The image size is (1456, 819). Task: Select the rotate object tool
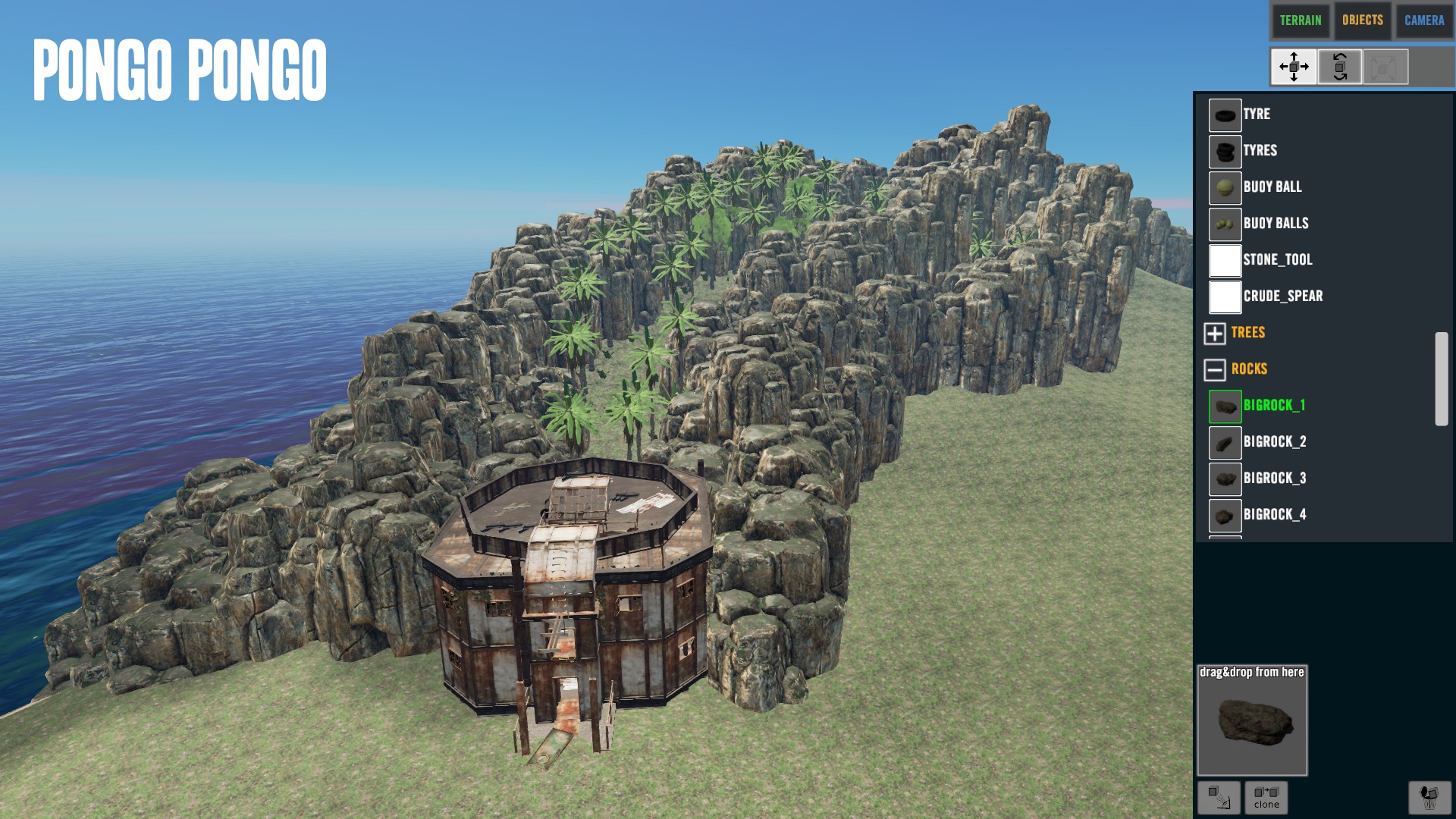pyautogui.click(x=1339, y=67)
